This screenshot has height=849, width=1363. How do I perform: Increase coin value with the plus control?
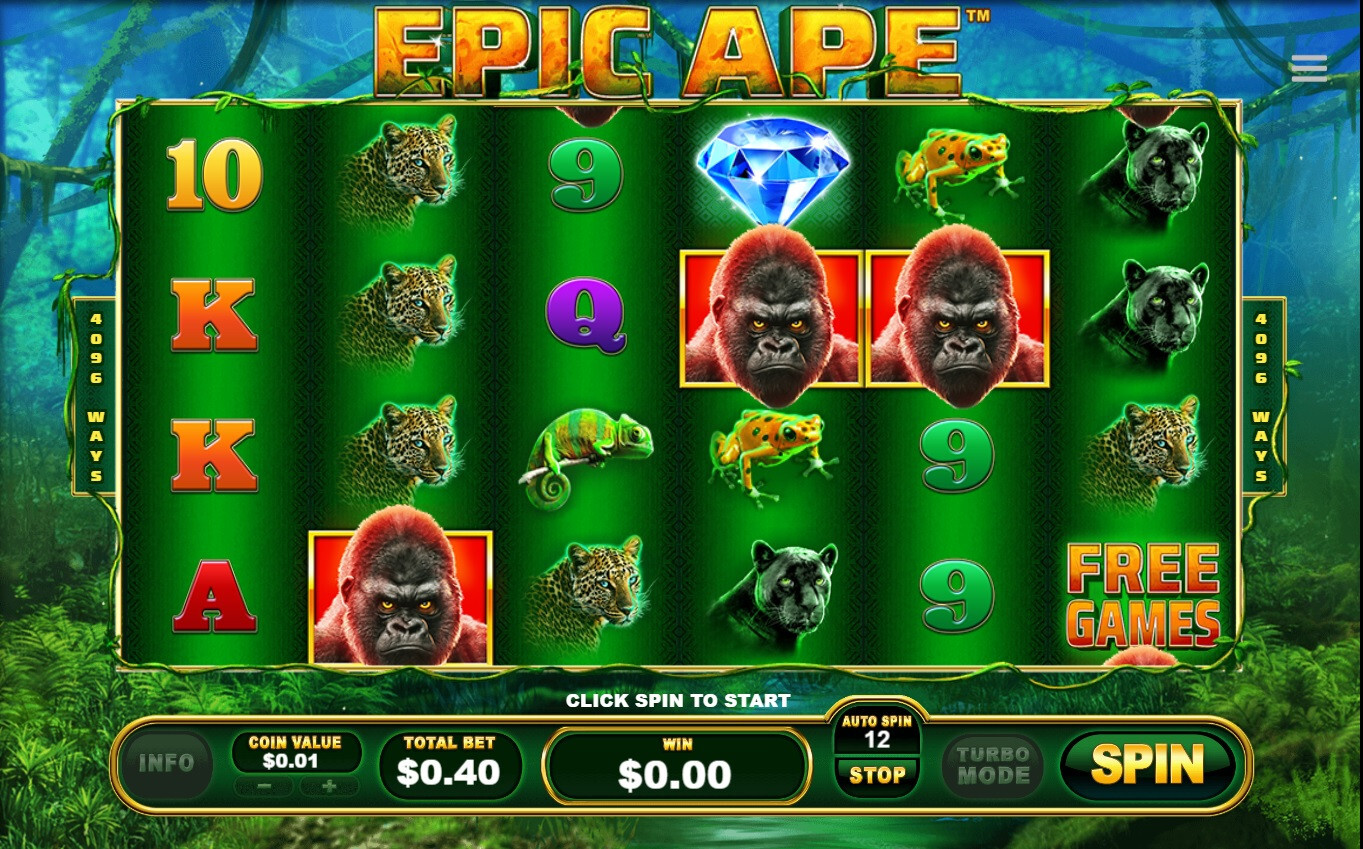(x=328, y=787)
